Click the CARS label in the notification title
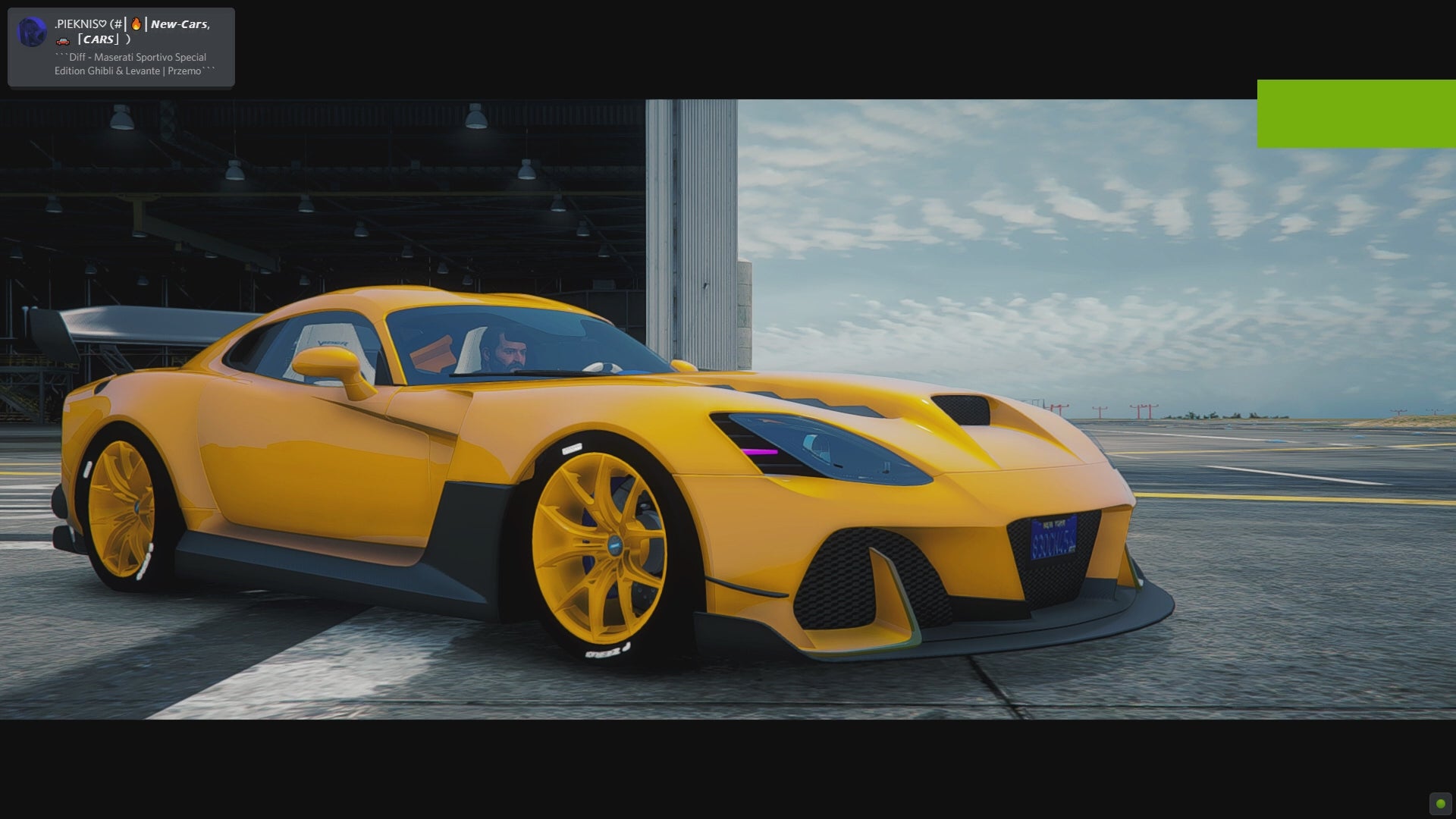This screenshot has height=819, width=1456. pos(98,40)
